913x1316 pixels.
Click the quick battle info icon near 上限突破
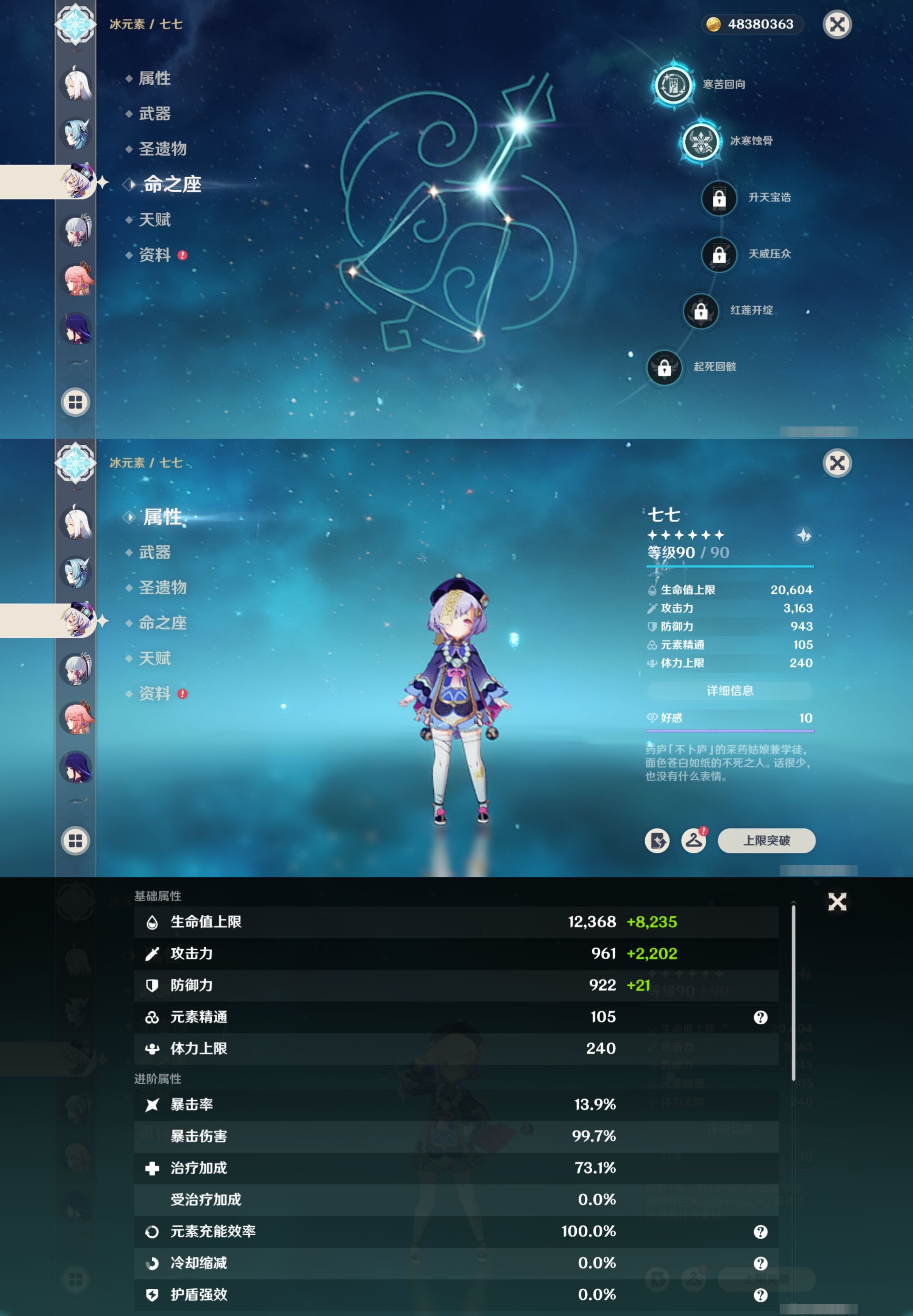coord(657,841)
